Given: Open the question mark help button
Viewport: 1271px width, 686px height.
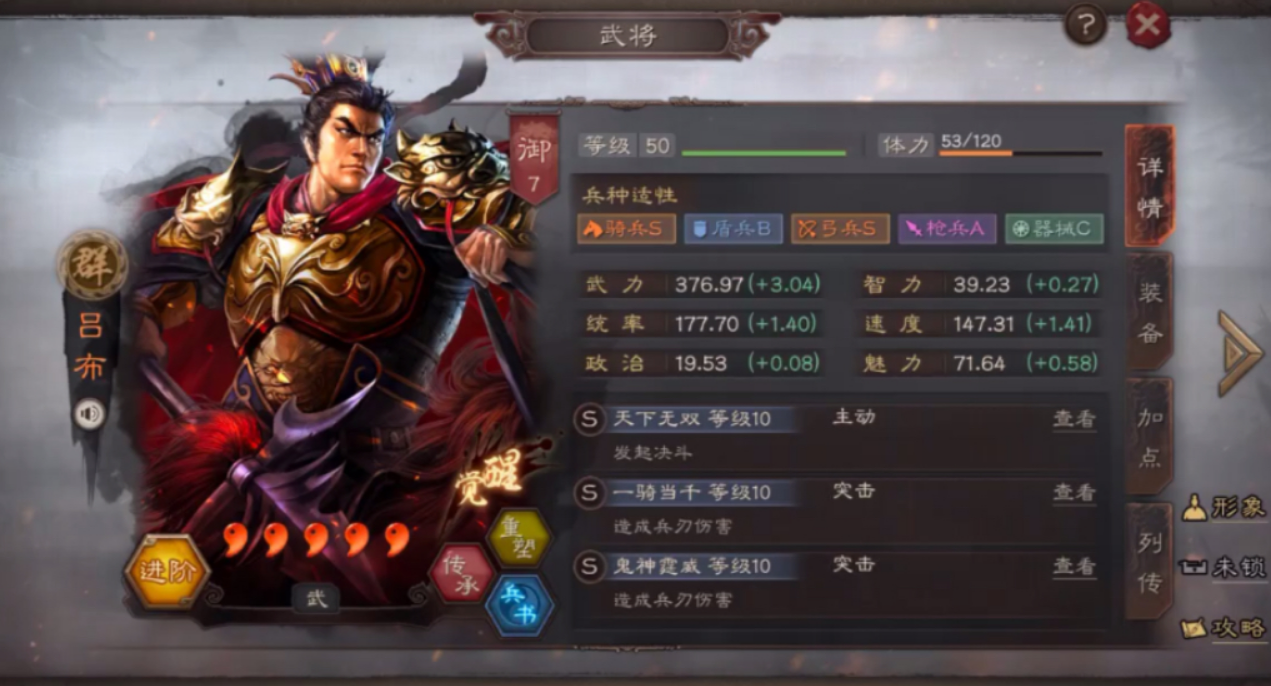Looking at the screenshot, I should [1085, 24].
